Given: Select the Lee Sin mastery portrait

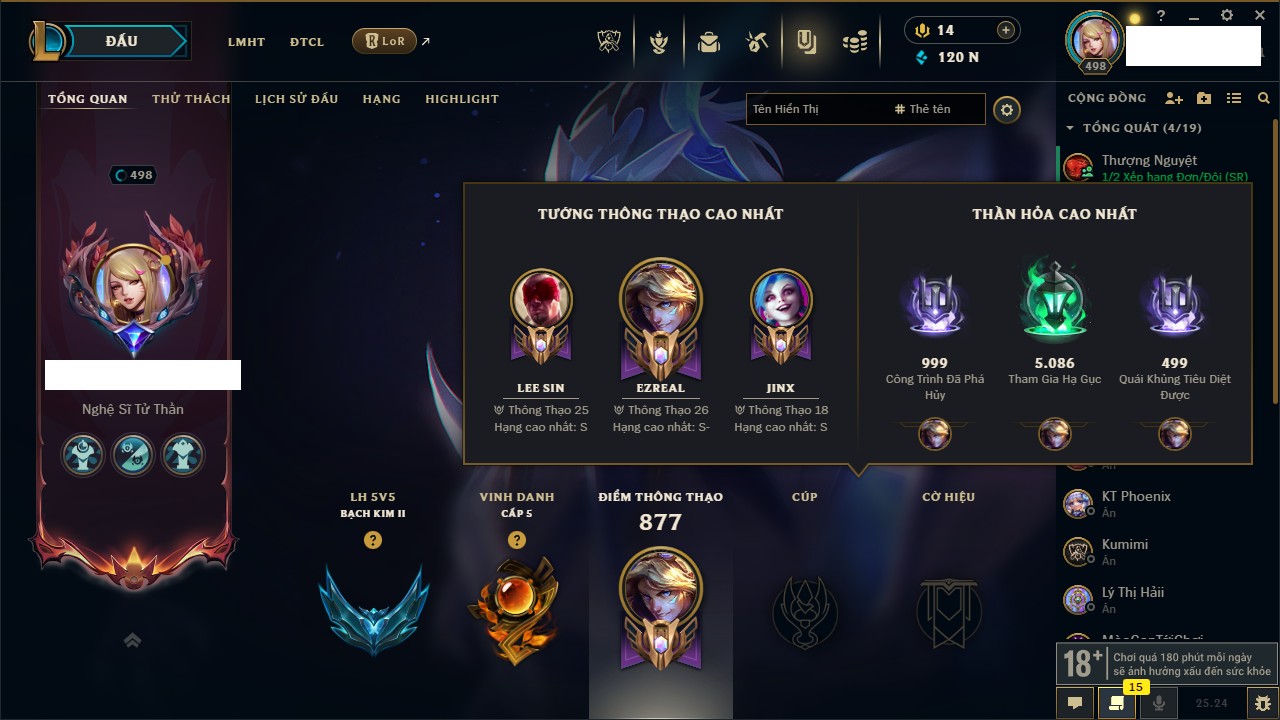Looking at the screenshot, I should tap(541, 300).
